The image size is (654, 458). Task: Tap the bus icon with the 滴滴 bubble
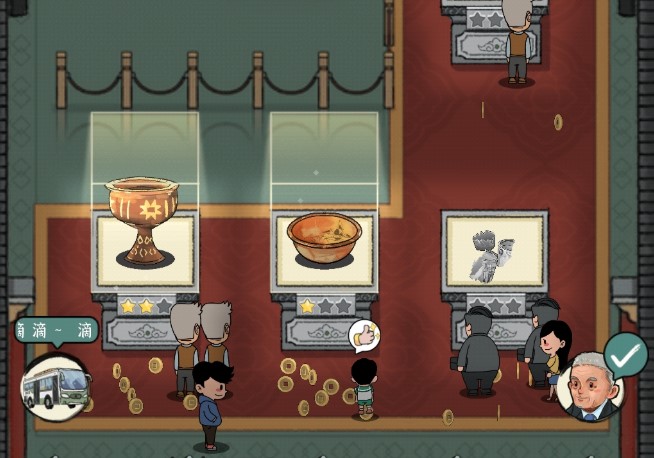[x=54, y=386]
